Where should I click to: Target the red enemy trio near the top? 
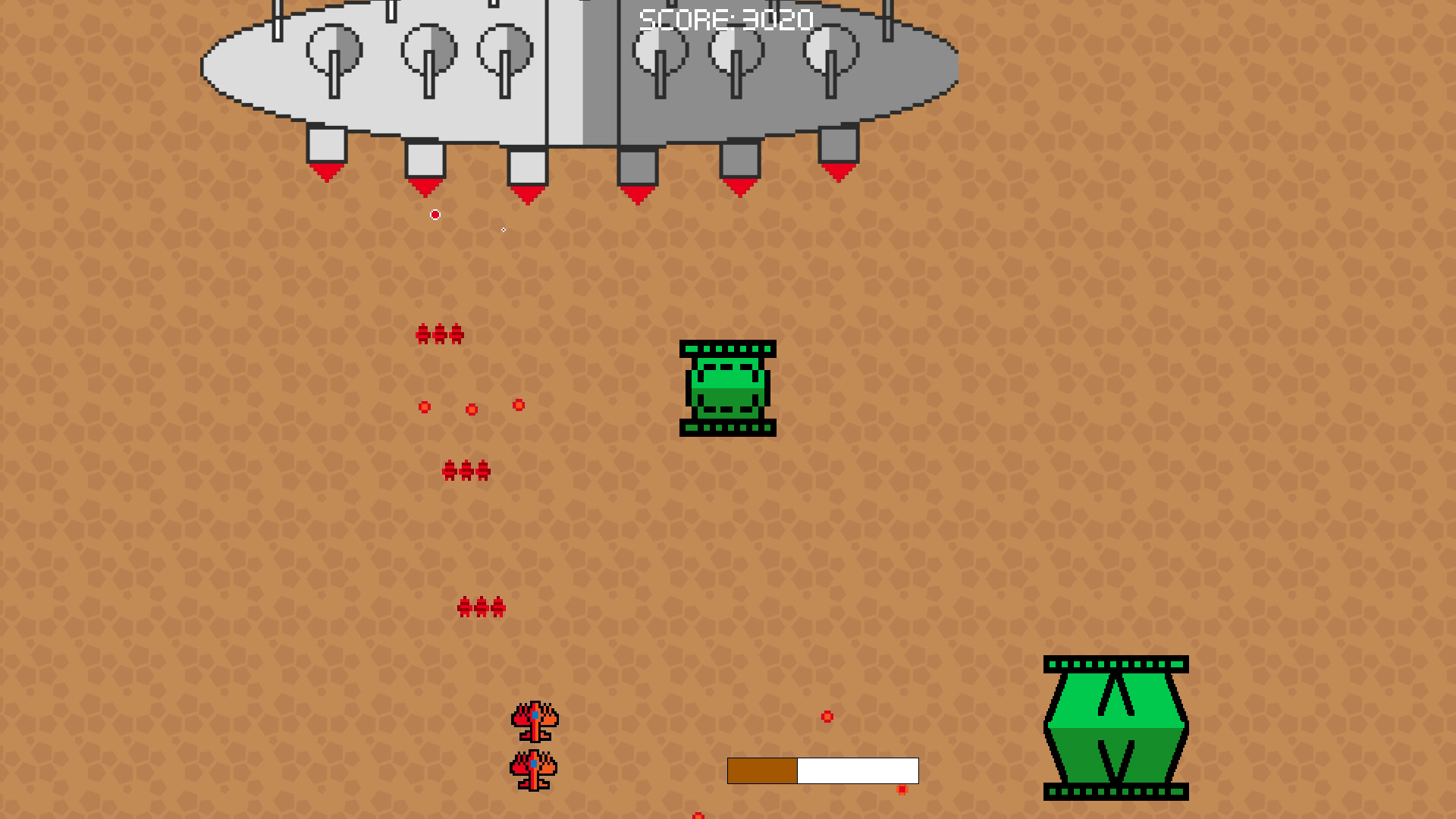tap(440, 332)
